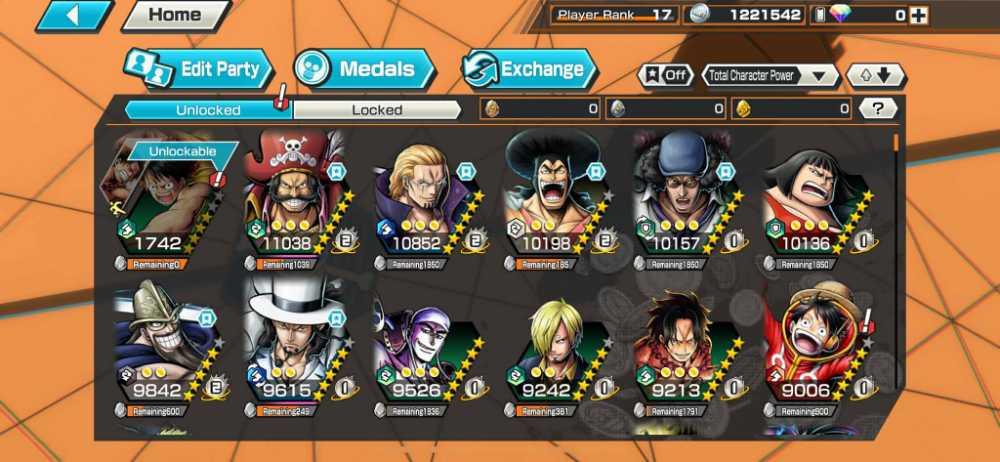This screenshot has height=462, width=1000.
Task: Open the Exchange menu
Action: tap(529, 69)
